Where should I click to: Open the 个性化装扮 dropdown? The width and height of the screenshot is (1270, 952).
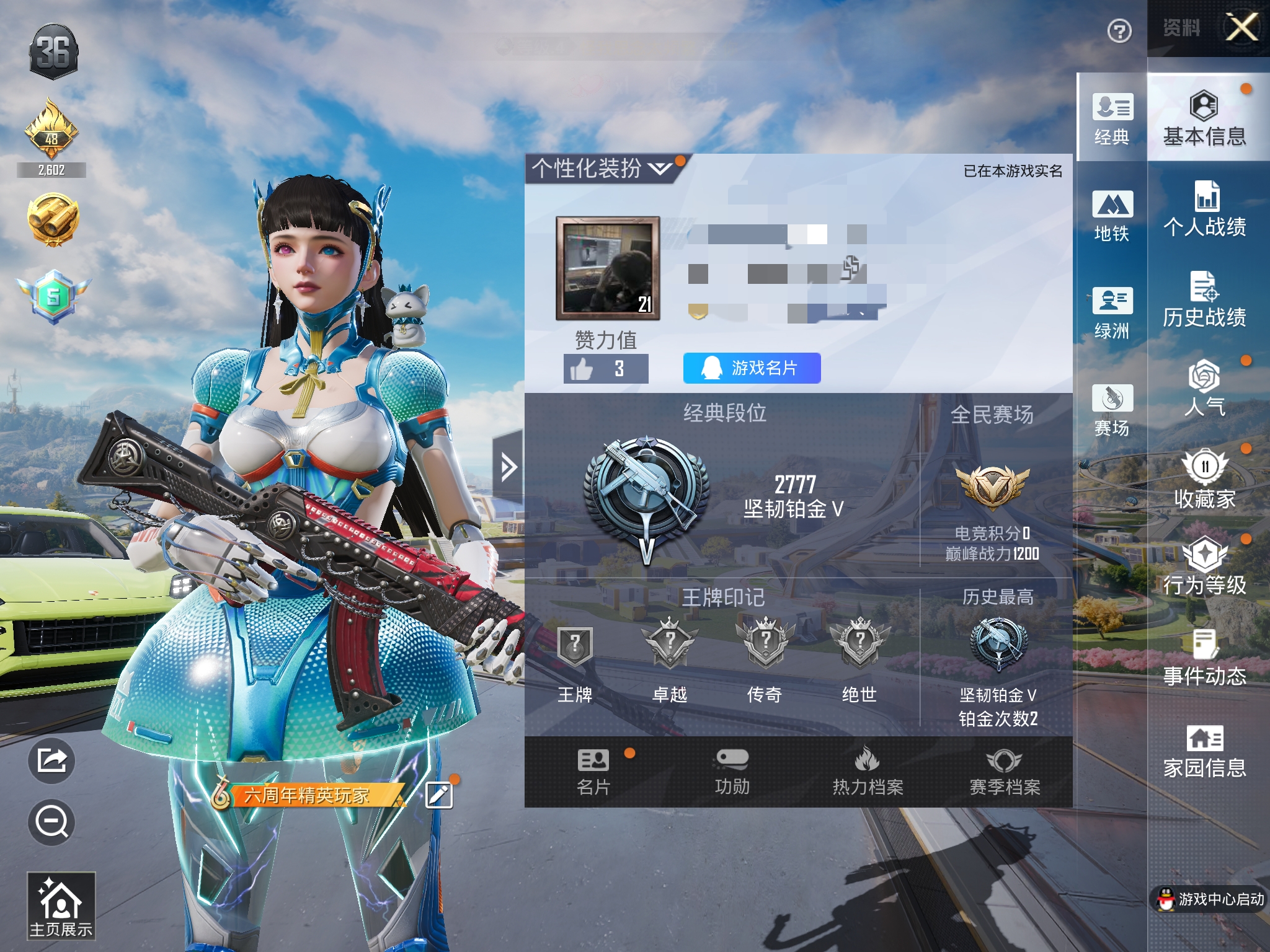pos(602,168)
